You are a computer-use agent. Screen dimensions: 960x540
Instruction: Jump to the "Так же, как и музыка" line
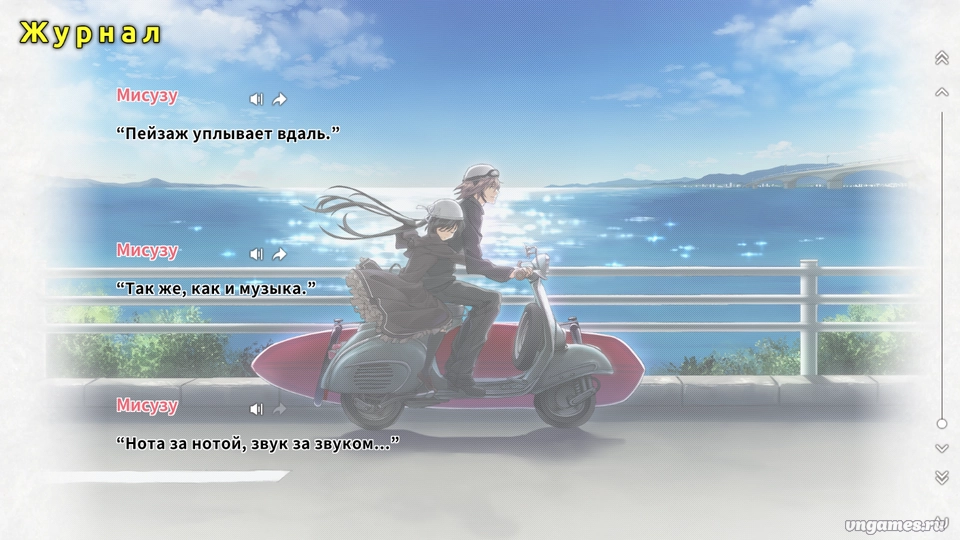pos(280,254)
